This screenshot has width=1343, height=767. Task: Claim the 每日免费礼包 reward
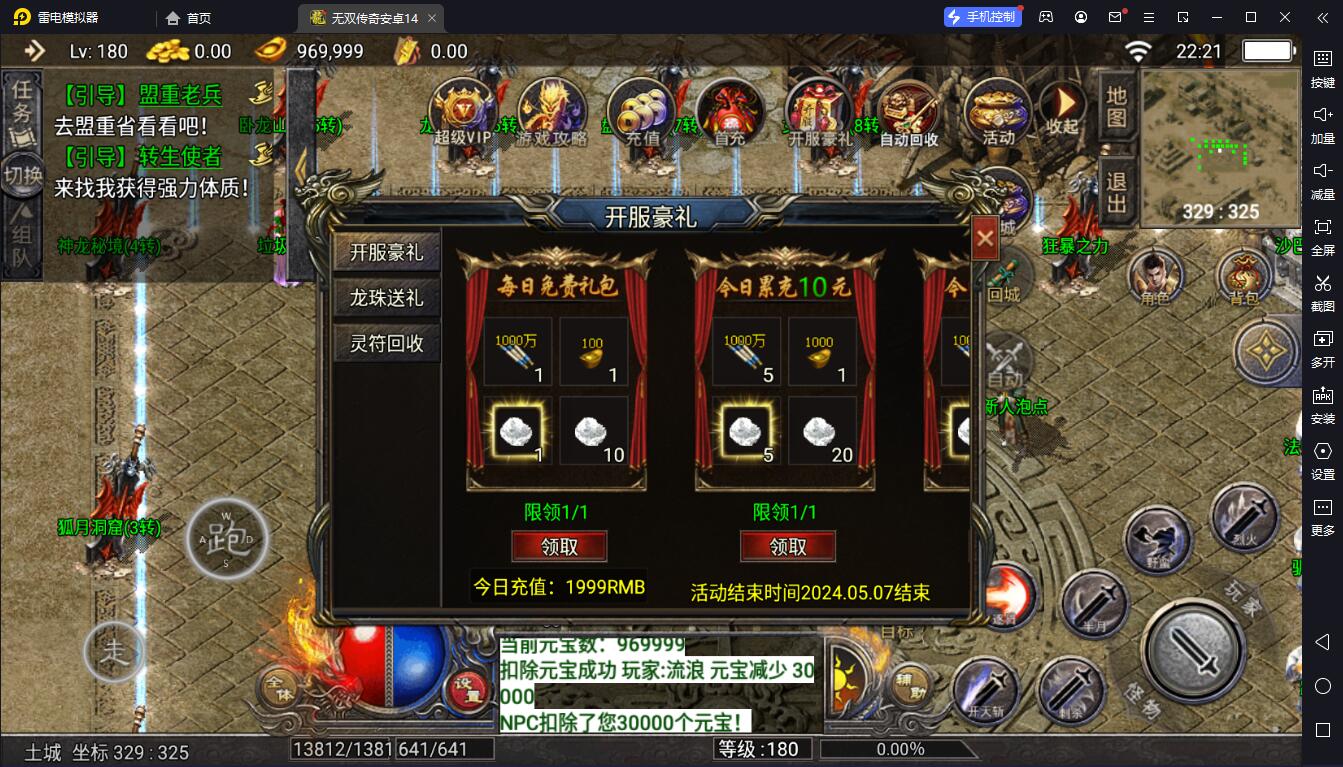pos(559,546)
